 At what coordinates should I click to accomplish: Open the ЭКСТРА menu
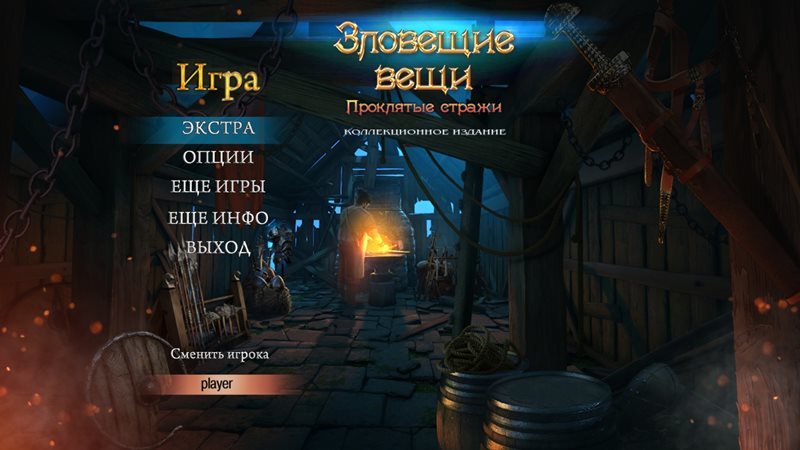click(x=218, y=128)
